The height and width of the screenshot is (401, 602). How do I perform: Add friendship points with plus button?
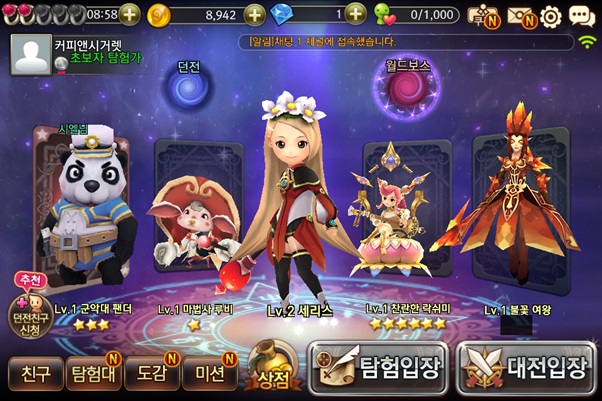(475, 14)
